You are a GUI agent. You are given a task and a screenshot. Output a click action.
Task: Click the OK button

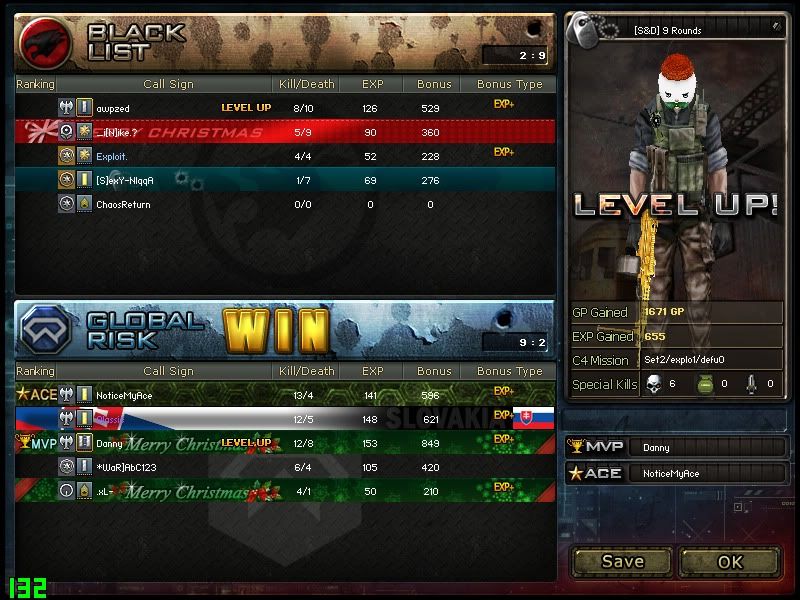729,561
